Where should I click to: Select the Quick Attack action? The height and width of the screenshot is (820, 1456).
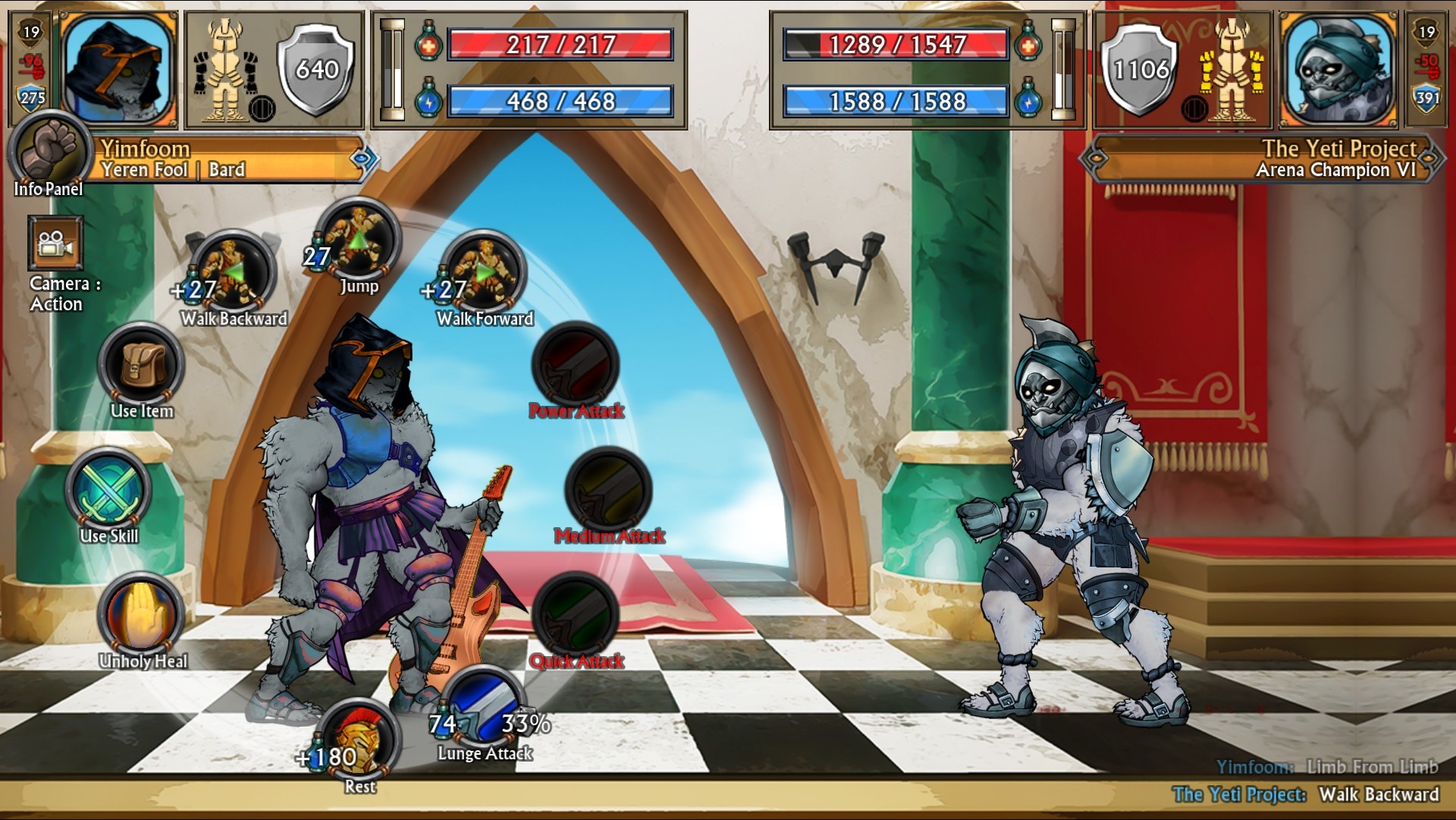576,616
